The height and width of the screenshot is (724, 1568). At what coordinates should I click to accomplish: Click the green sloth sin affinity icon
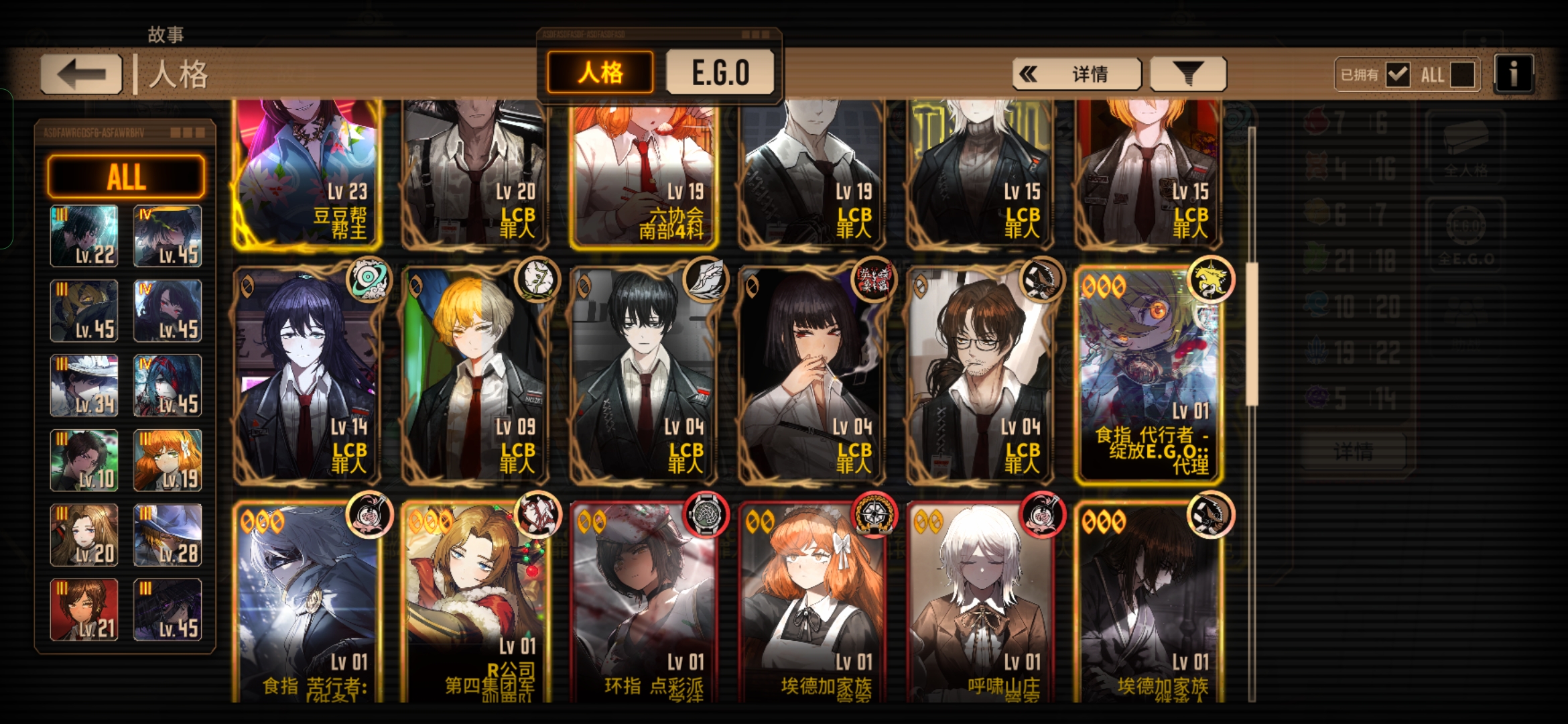click(x=1317, y=258)
